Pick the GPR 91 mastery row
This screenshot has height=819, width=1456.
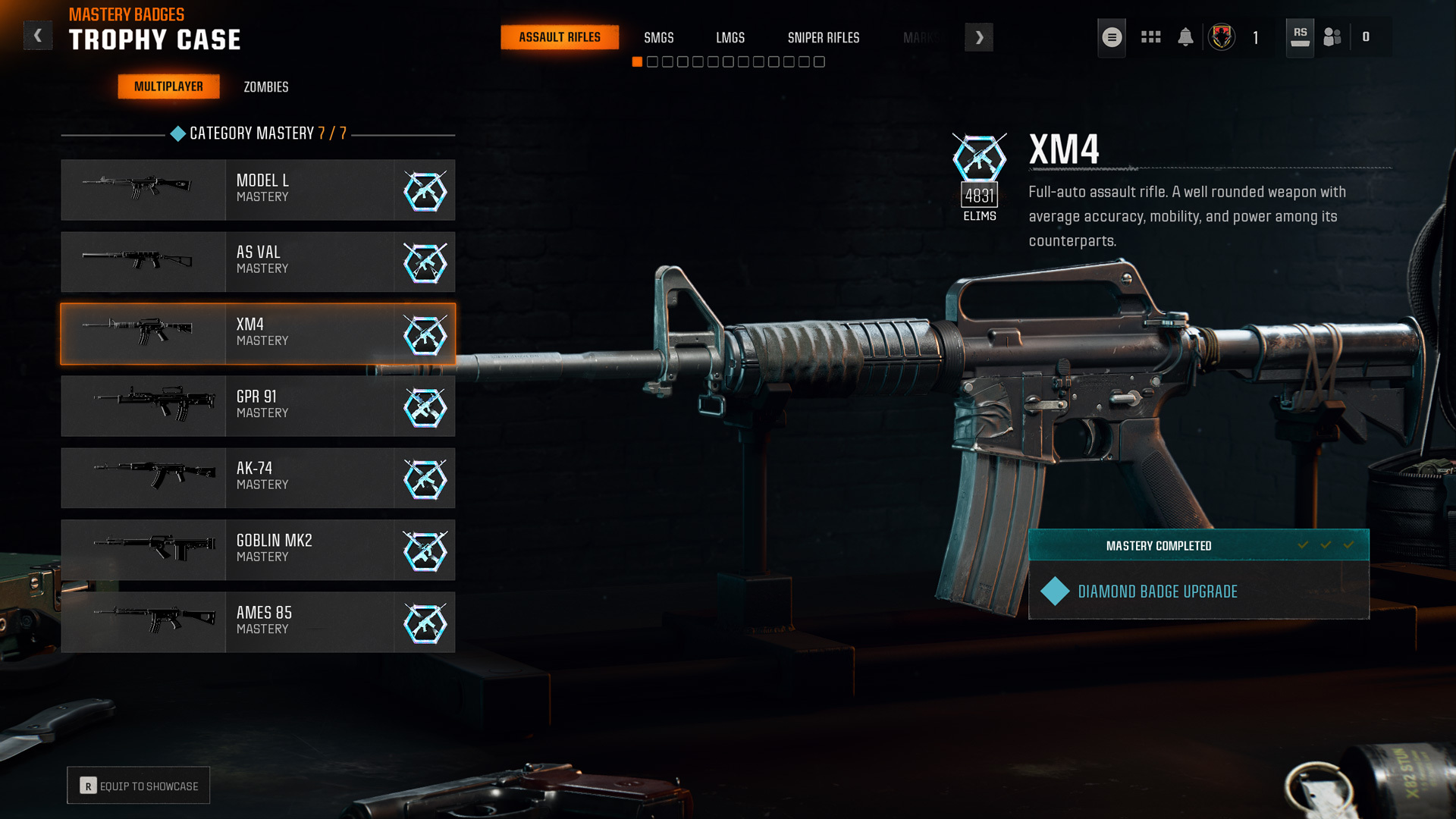tap(258, 406)
